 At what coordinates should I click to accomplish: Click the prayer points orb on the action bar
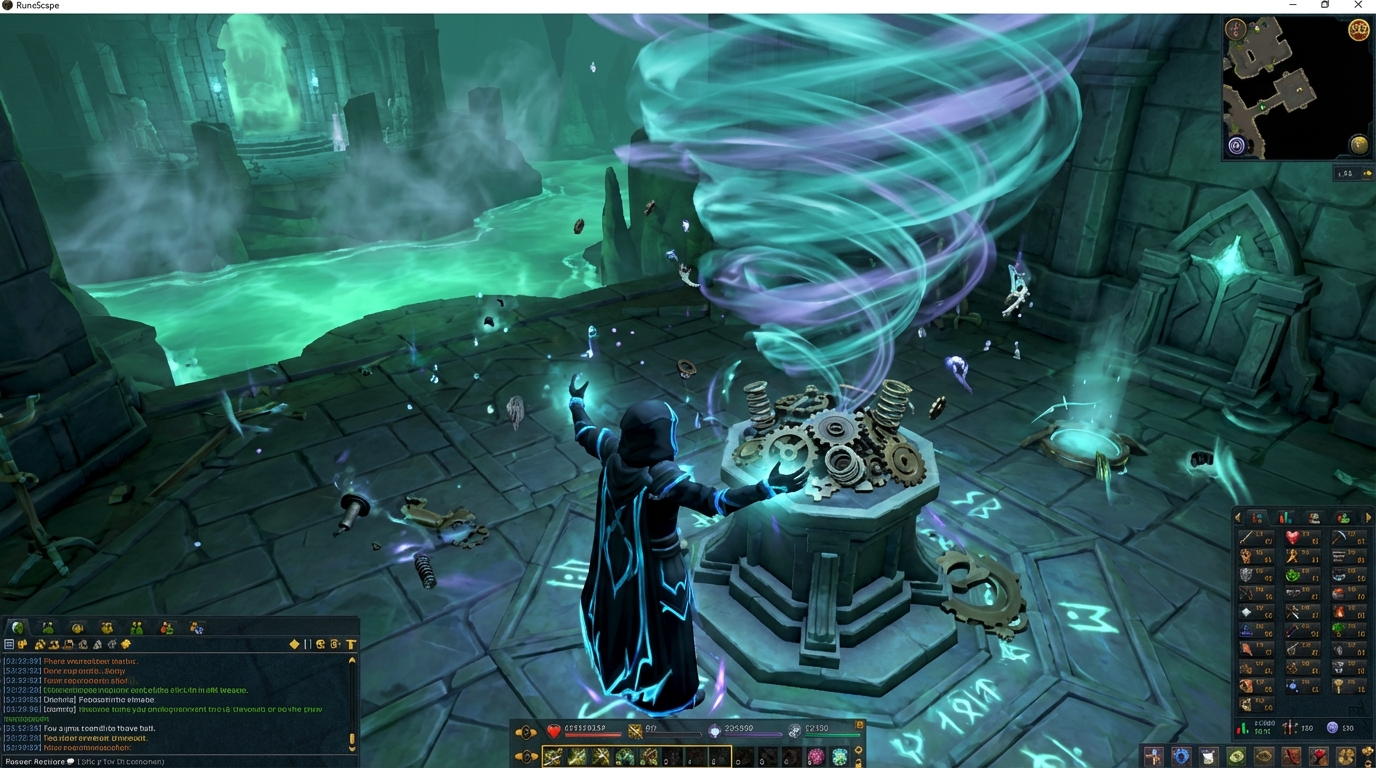point(715,732)
